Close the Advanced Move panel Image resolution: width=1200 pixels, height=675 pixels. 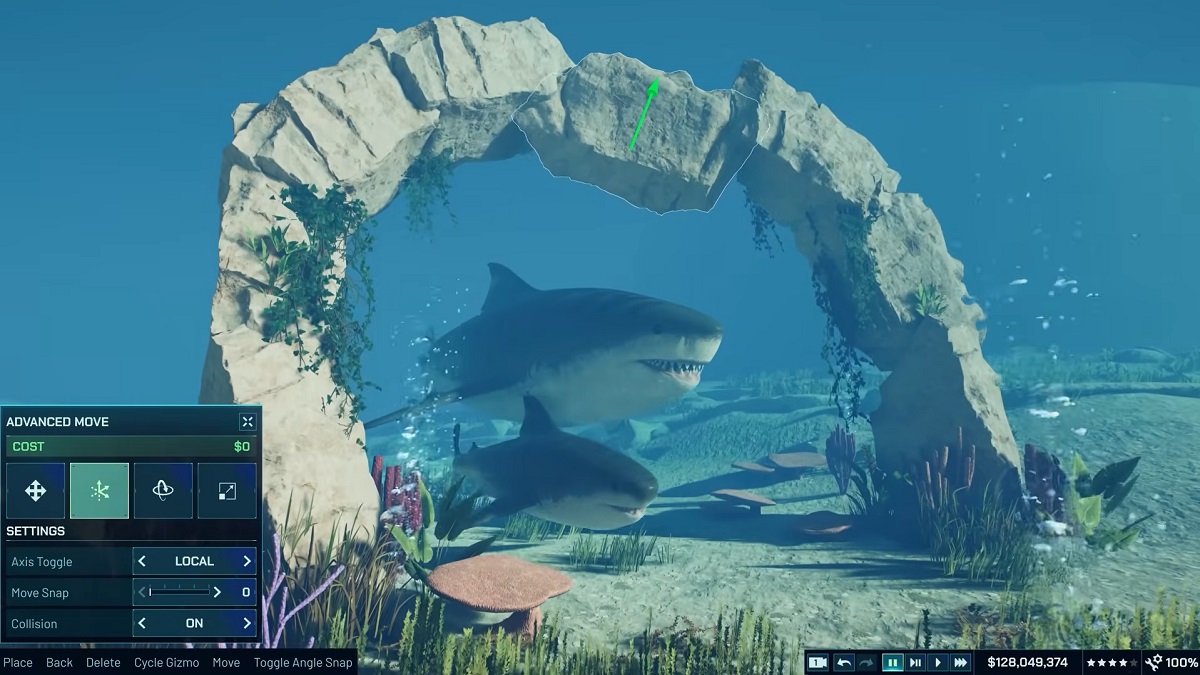247,422
